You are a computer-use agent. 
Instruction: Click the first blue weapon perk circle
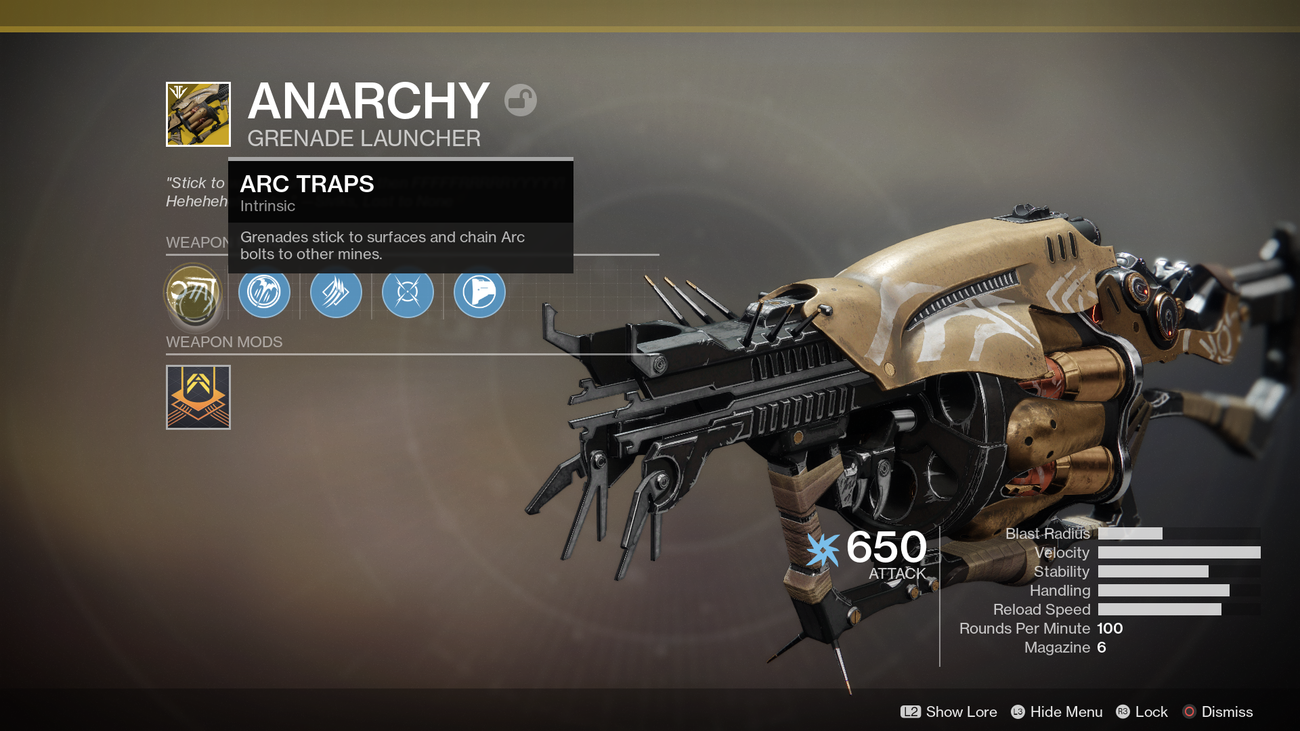pos(264,292)
